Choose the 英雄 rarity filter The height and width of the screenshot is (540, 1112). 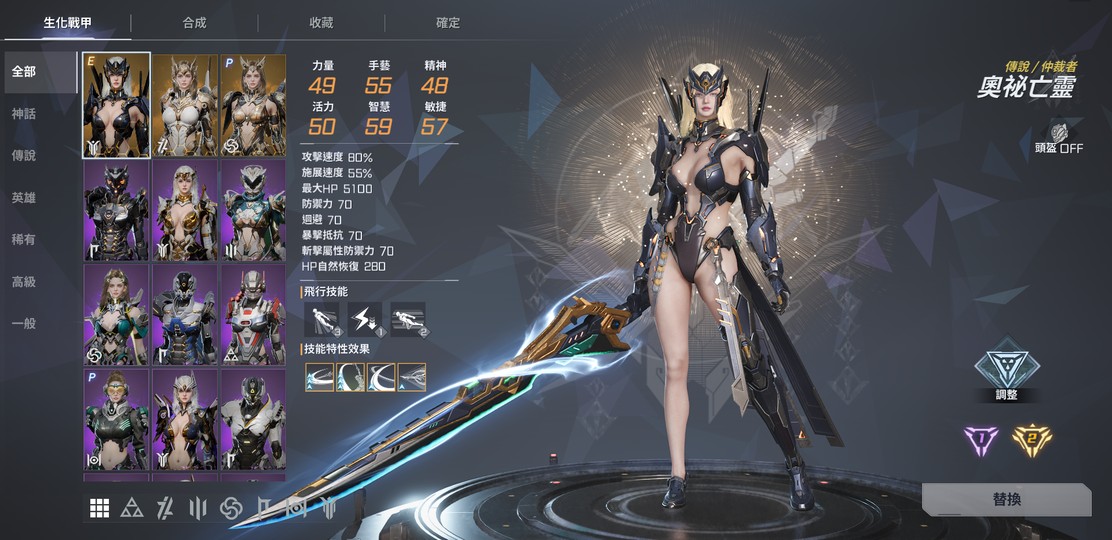(x=23, y=198)
